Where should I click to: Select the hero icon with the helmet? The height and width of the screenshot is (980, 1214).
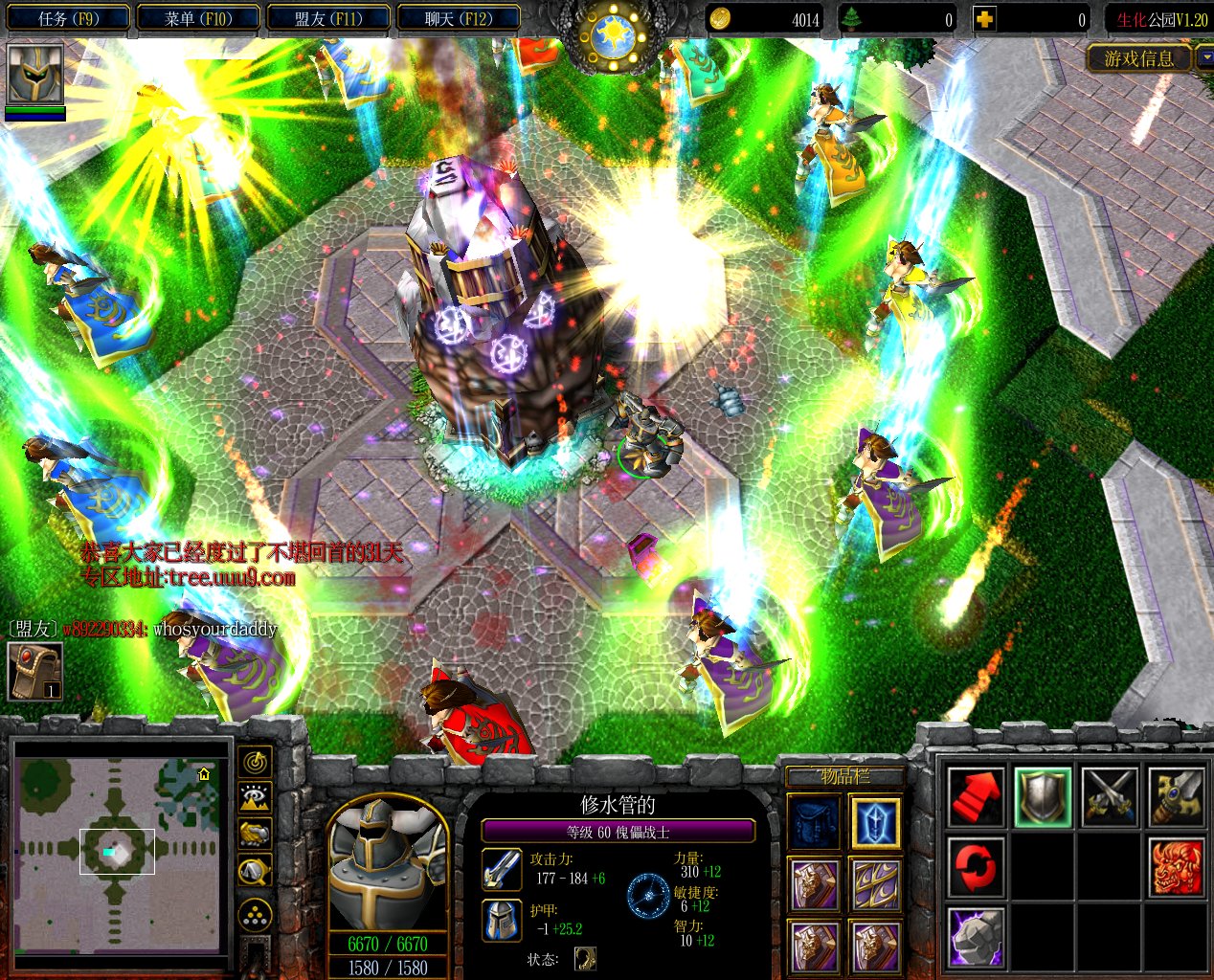[35, 76]
